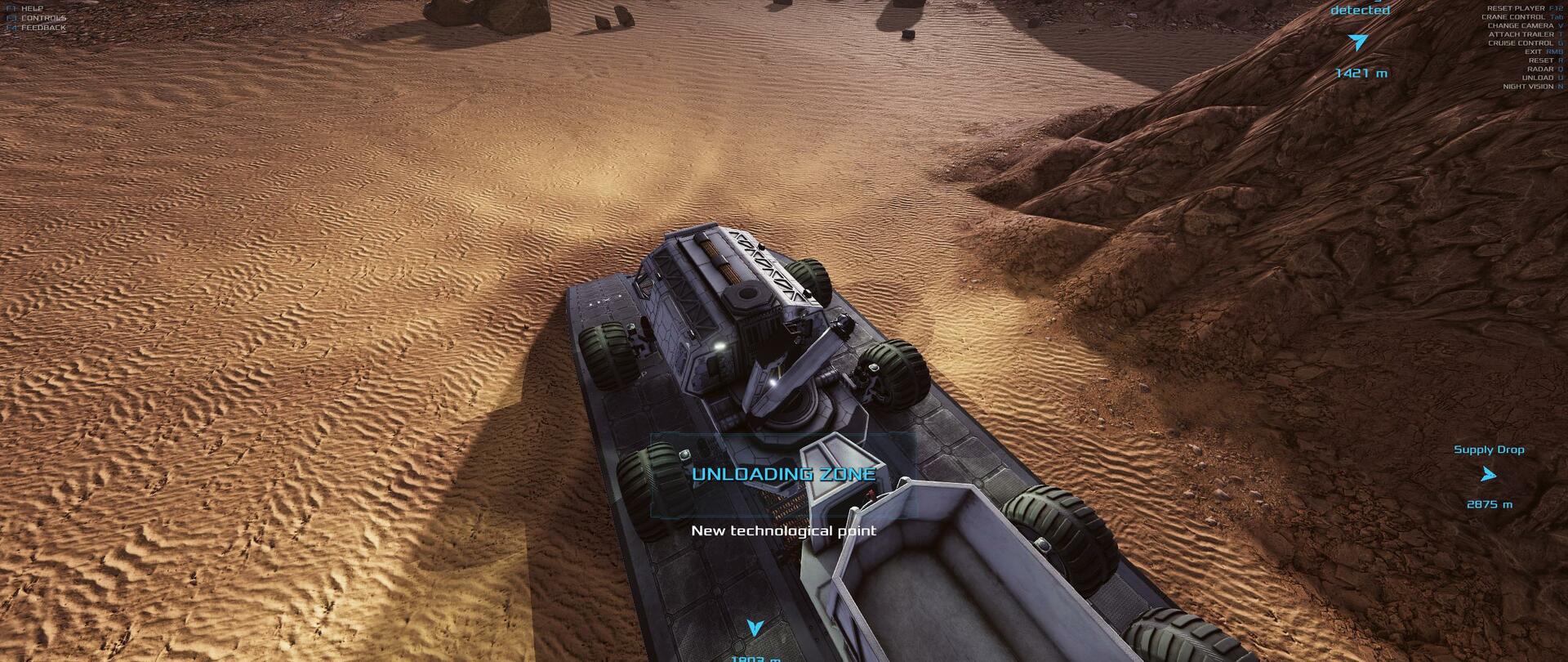
Task: Select the Unloading Zone label panel
Action: 783,475
